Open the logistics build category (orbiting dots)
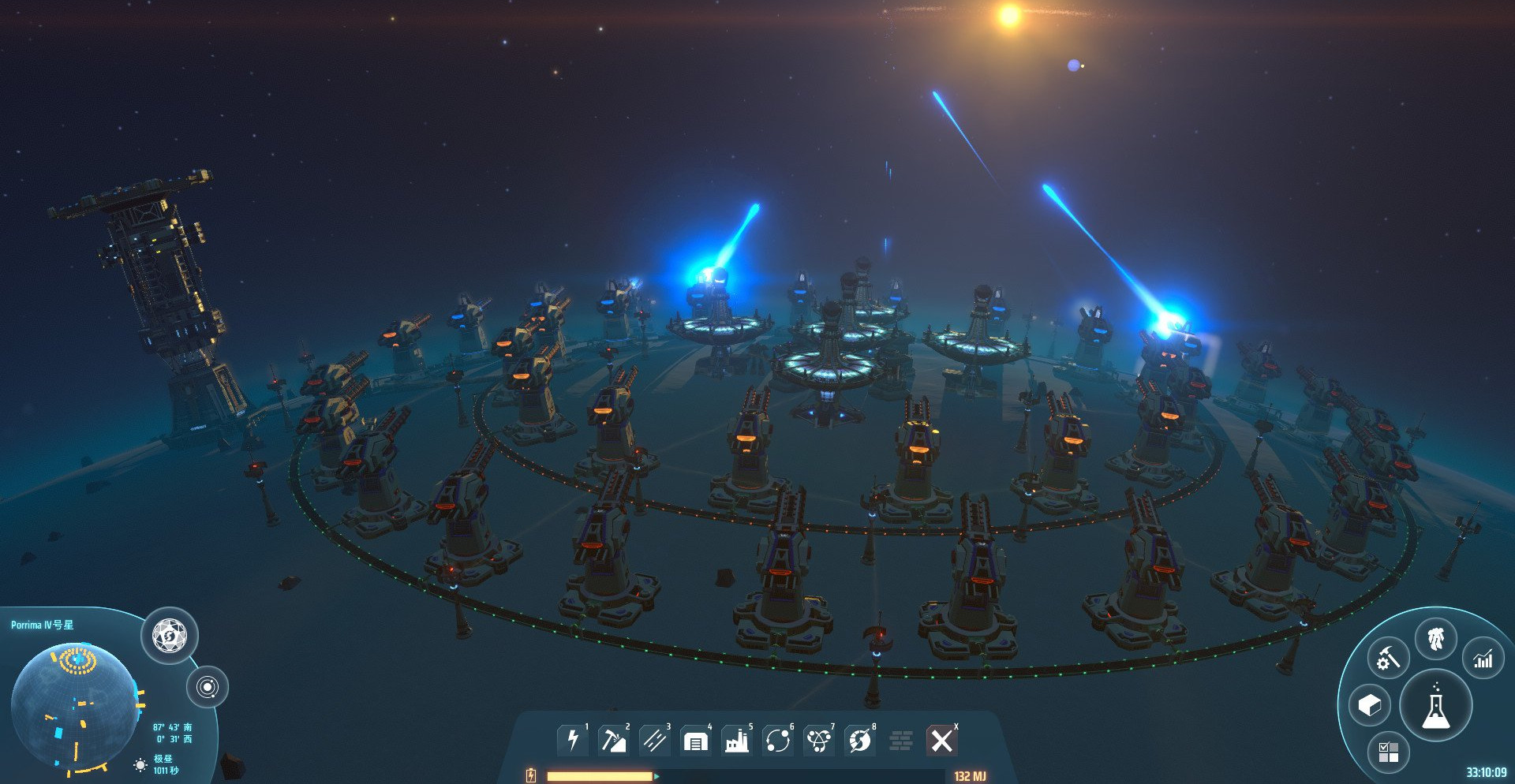1515x784 pixels. (778, 741)
